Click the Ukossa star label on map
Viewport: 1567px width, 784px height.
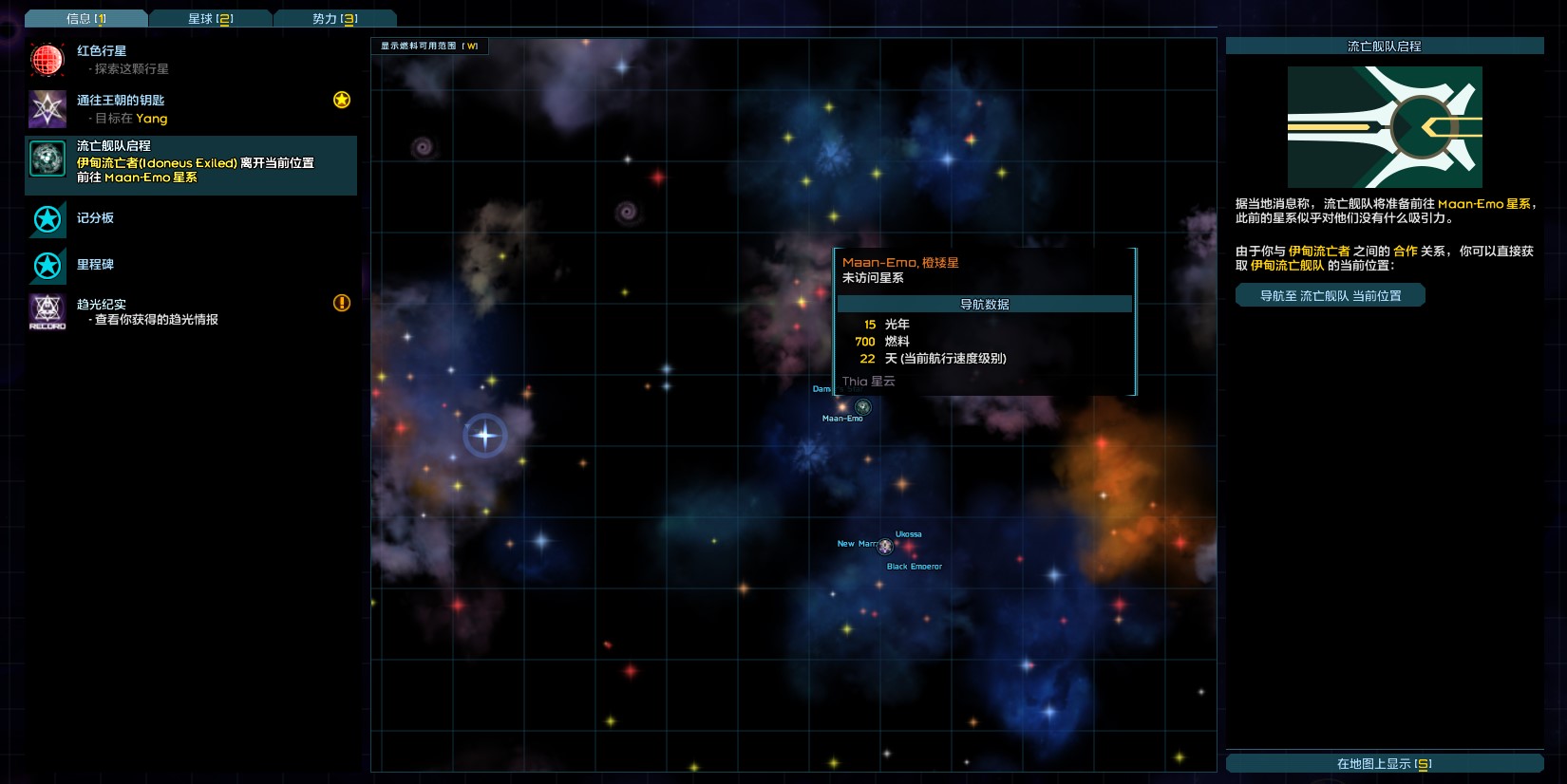[x=908, y=534]
